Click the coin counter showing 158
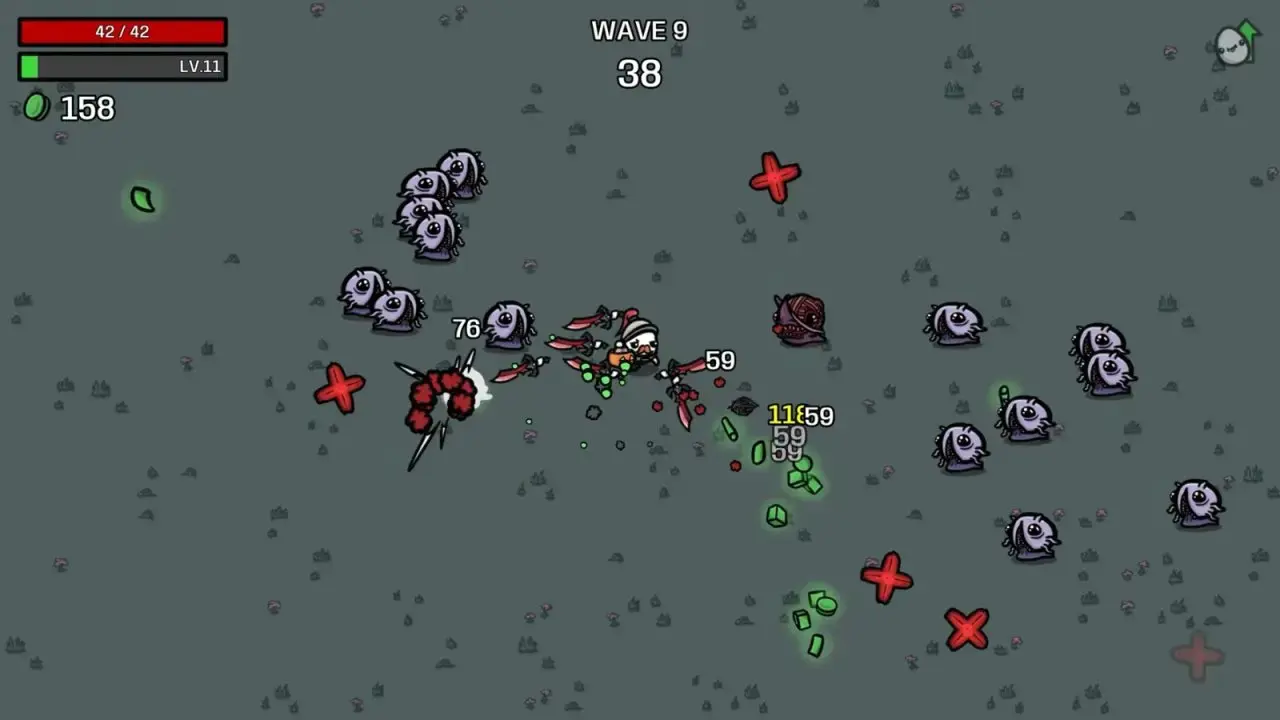This screenshot has height=720, width=1280. pyautogui.click(x=86, y=108)
